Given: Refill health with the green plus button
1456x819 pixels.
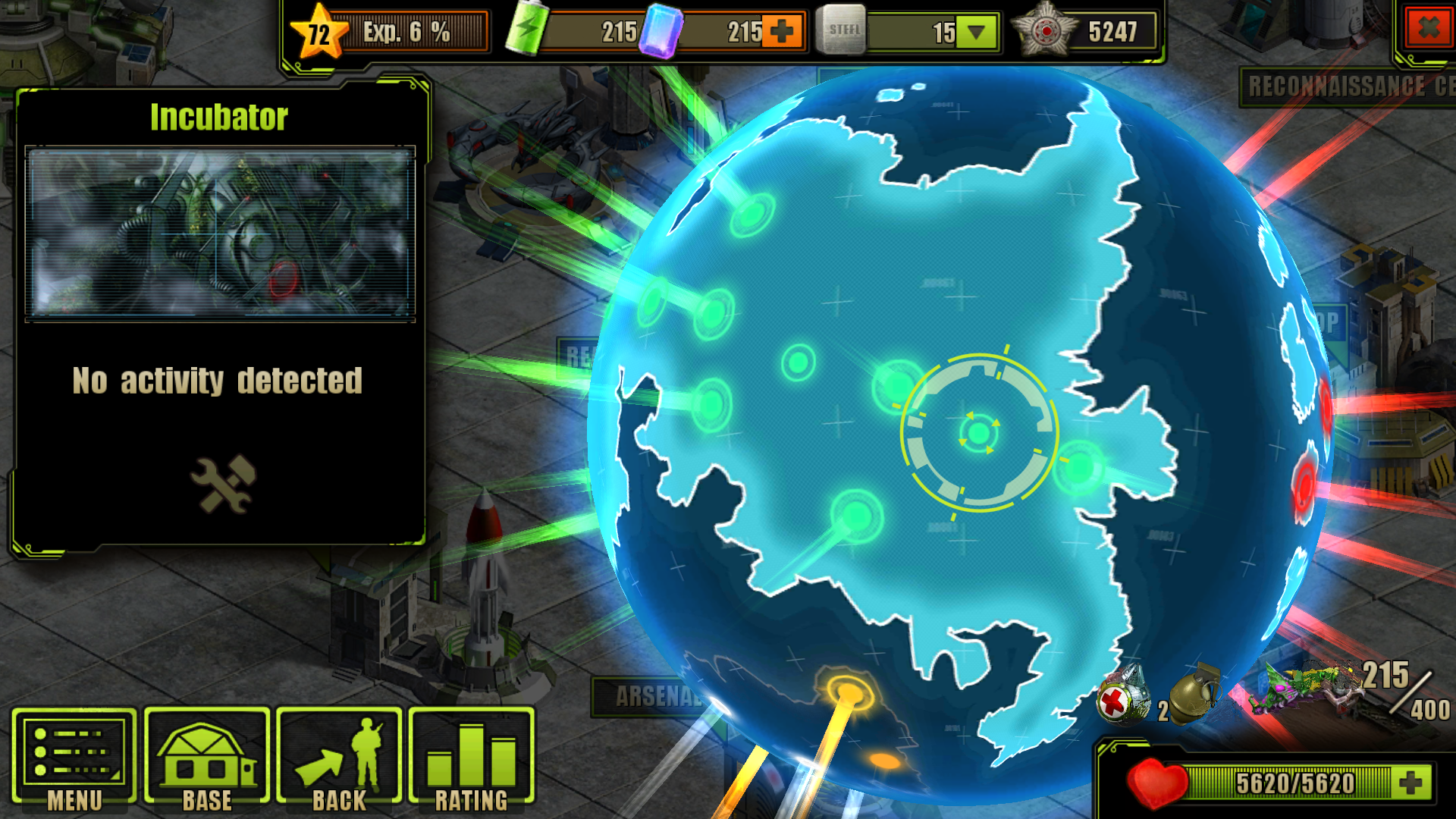Looking at the screenshot, I should (1411, 783).
